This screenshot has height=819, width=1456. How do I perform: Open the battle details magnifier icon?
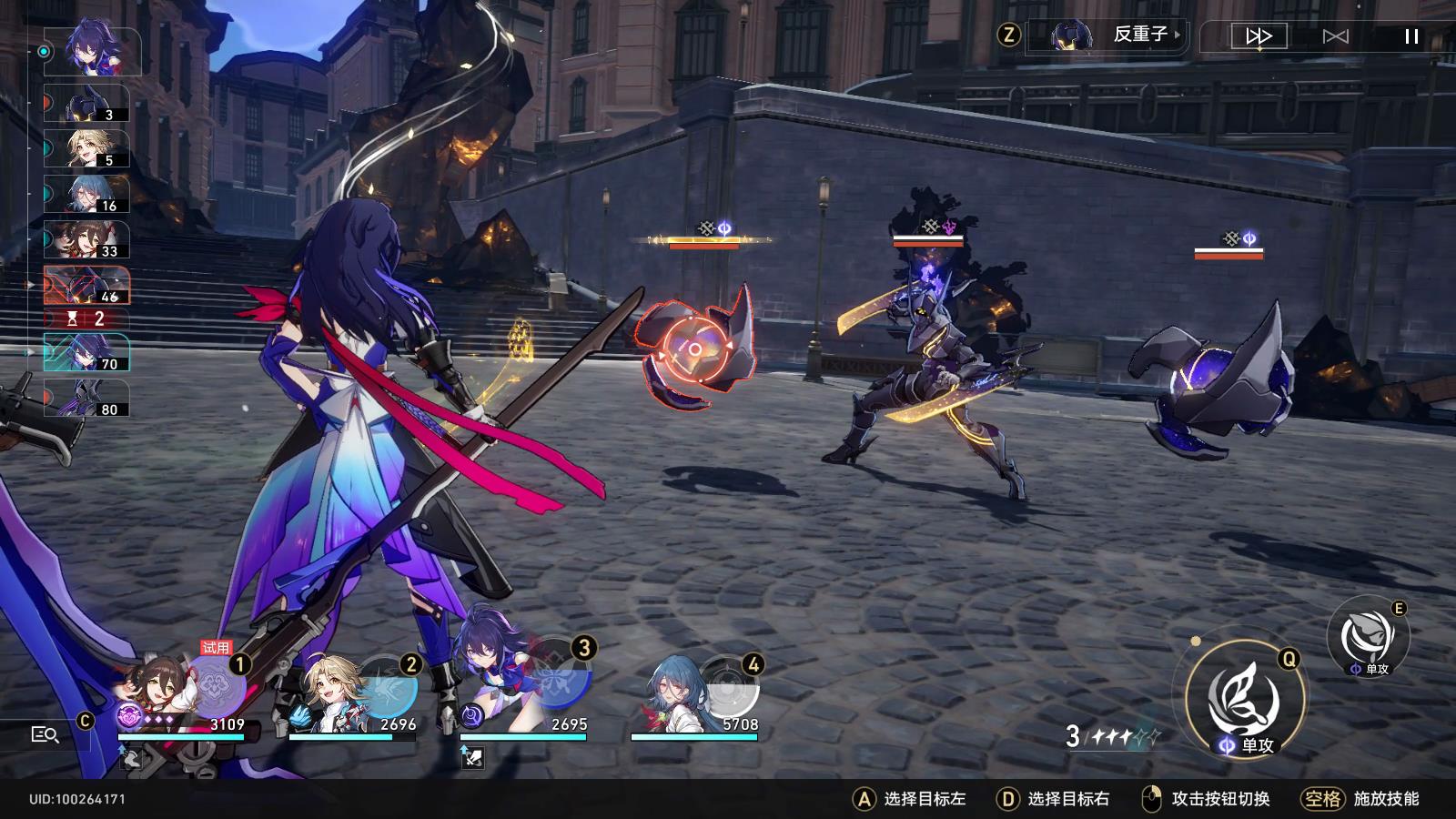click(45, 734)
